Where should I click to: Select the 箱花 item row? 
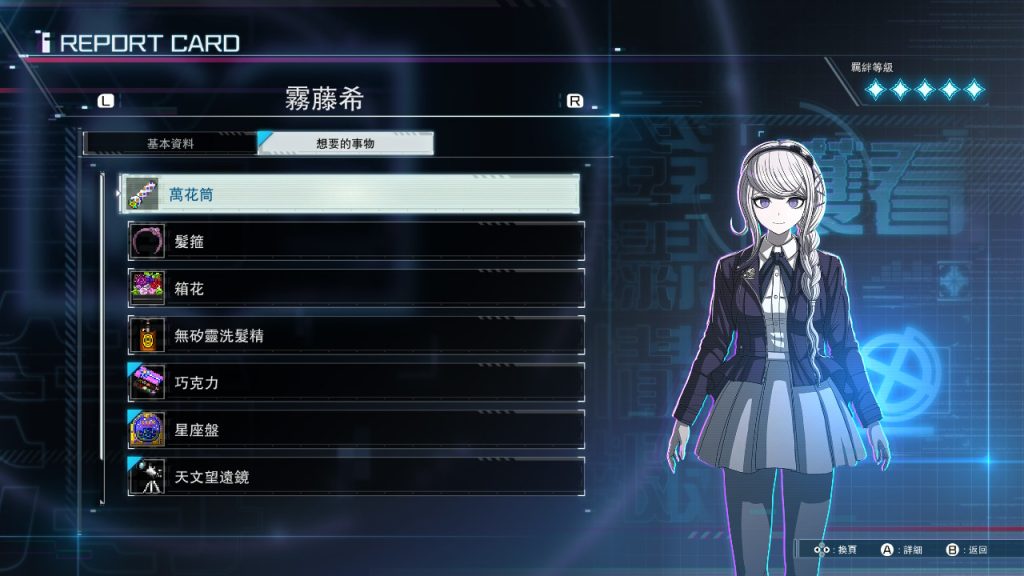355,288
